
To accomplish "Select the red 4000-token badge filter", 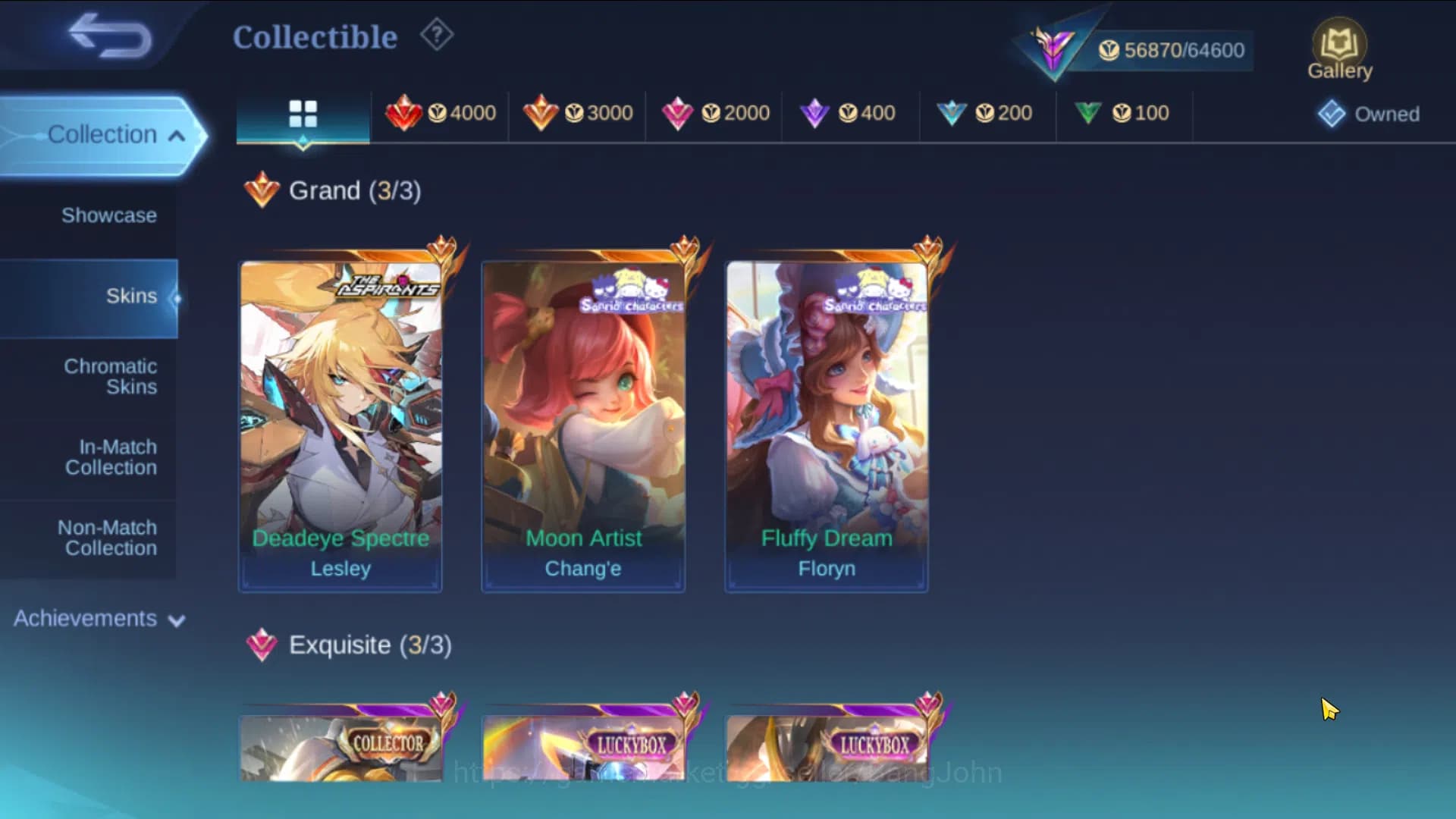I will click(x=440, y=114).
